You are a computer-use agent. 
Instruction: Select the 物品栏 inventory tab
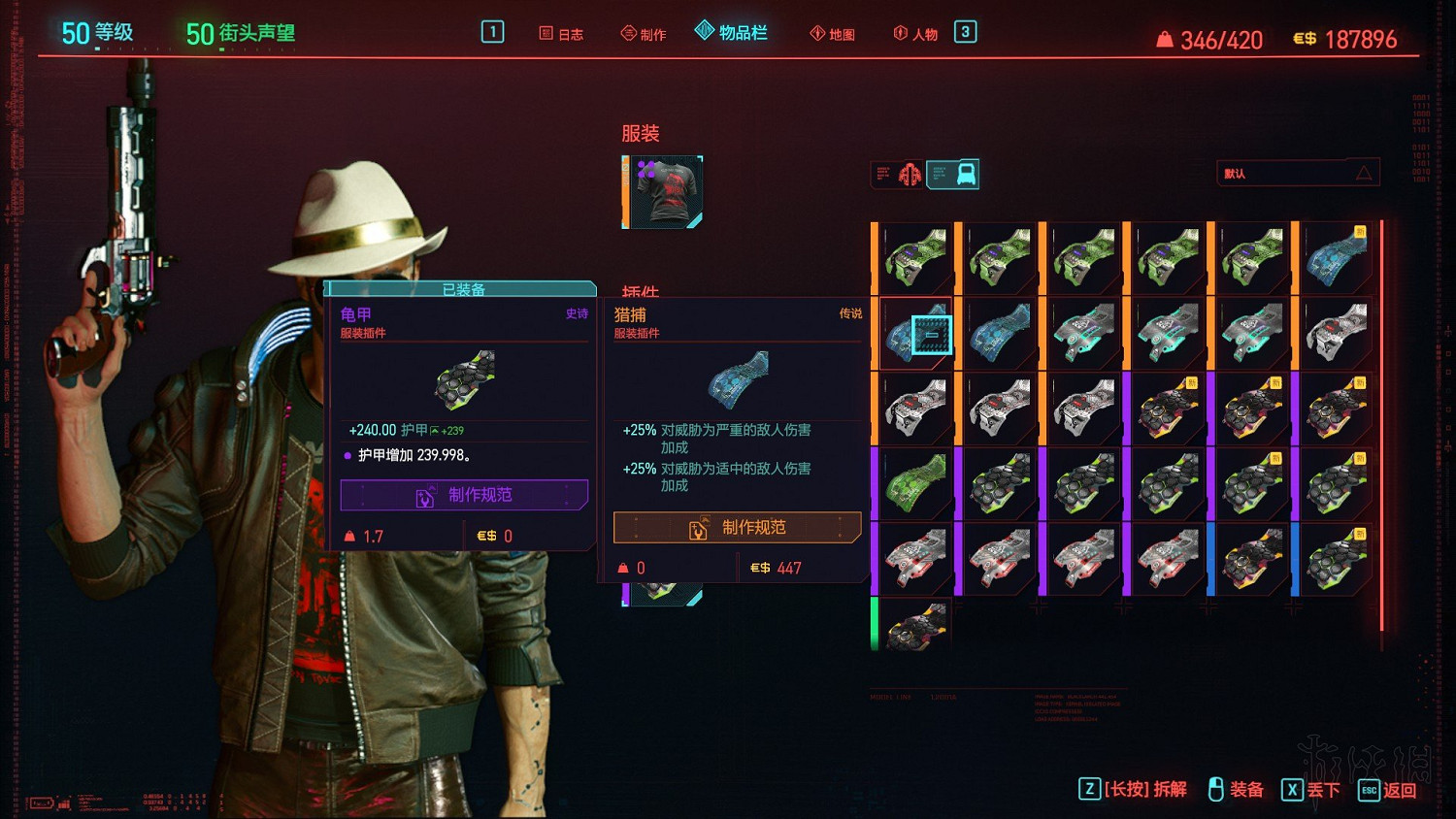pyautogui.click(x=732, y=33)
